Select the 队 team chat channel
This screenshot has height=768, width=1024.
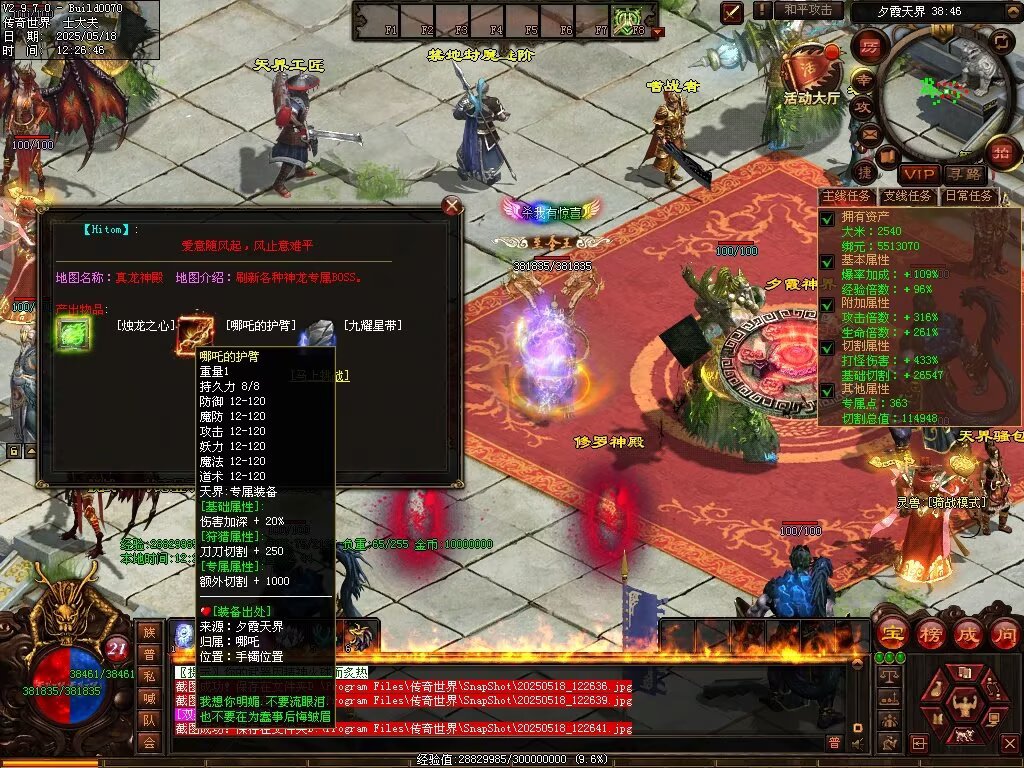pyautogui.click(x=148, y=719)
